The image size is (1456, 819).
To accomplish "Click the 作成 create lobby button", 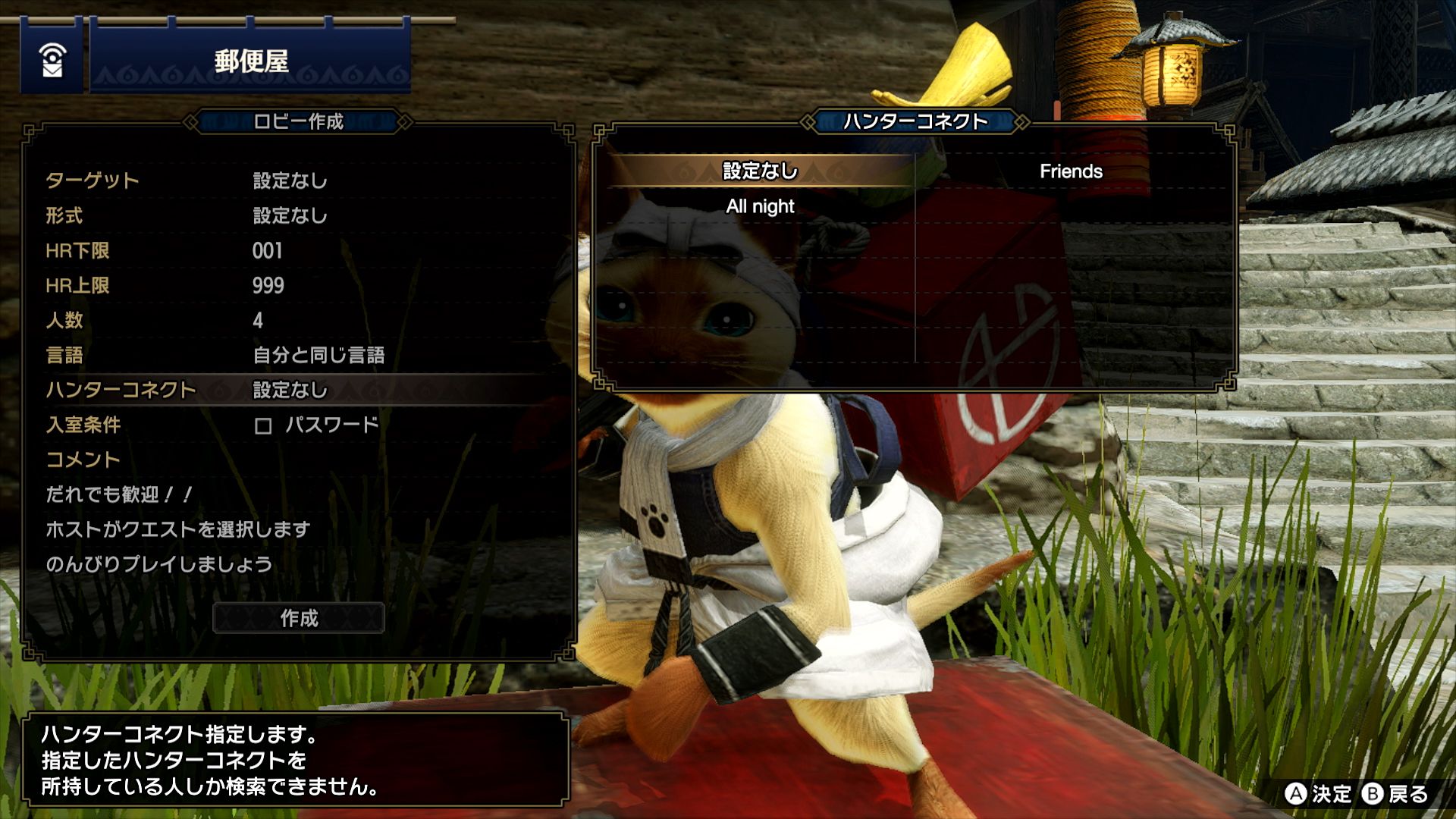I will pyautogui.click(x=299, y=618).
